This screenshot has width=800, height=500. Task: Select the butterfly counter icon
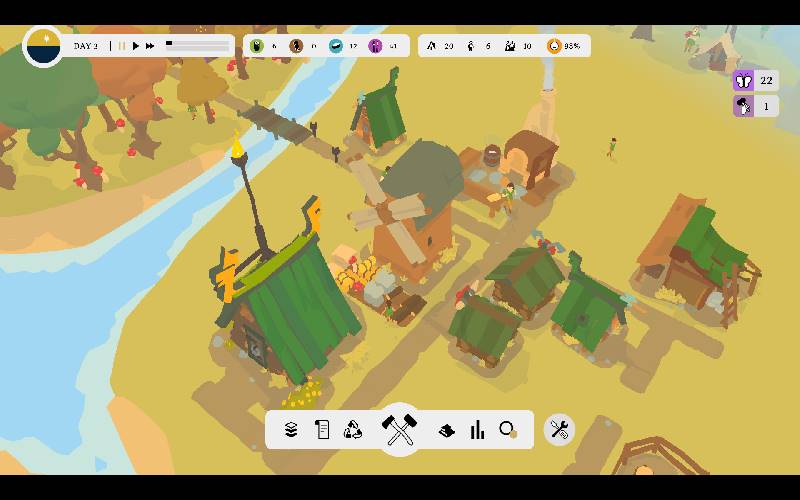point(744,81)
